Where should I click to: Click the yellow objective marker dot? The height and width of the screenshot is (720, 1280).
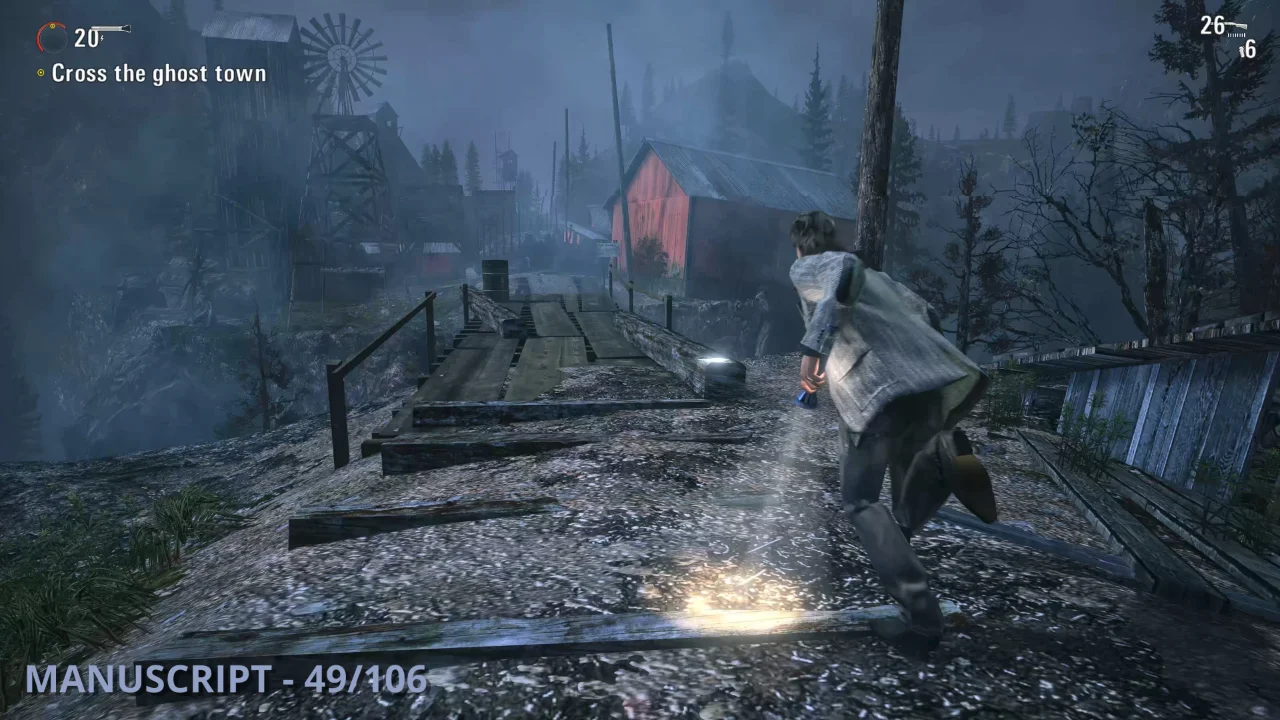(x=41, y=72)
